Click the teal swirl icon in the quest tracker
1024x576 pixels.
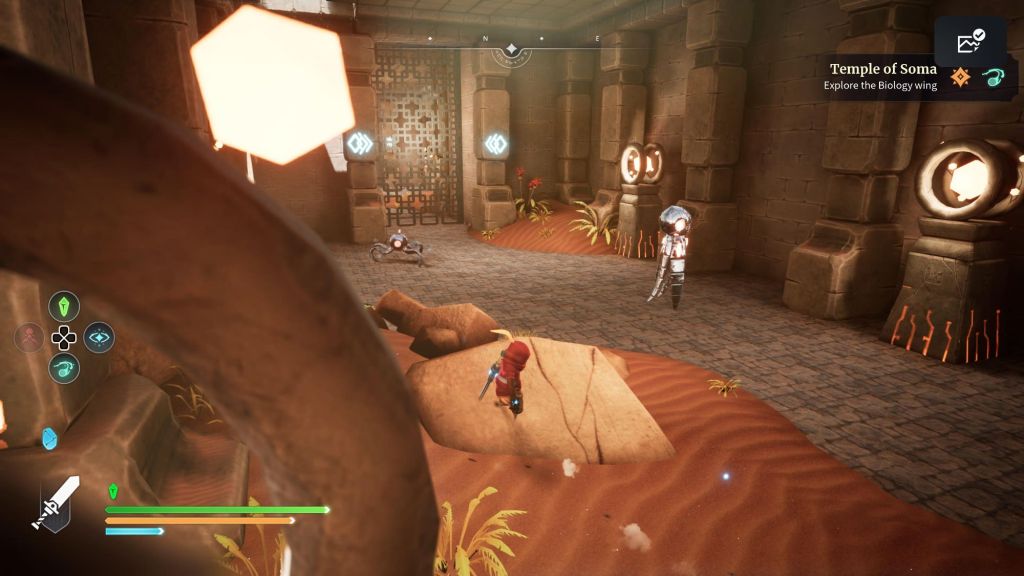pyautogui.click(x=992, y=77)
